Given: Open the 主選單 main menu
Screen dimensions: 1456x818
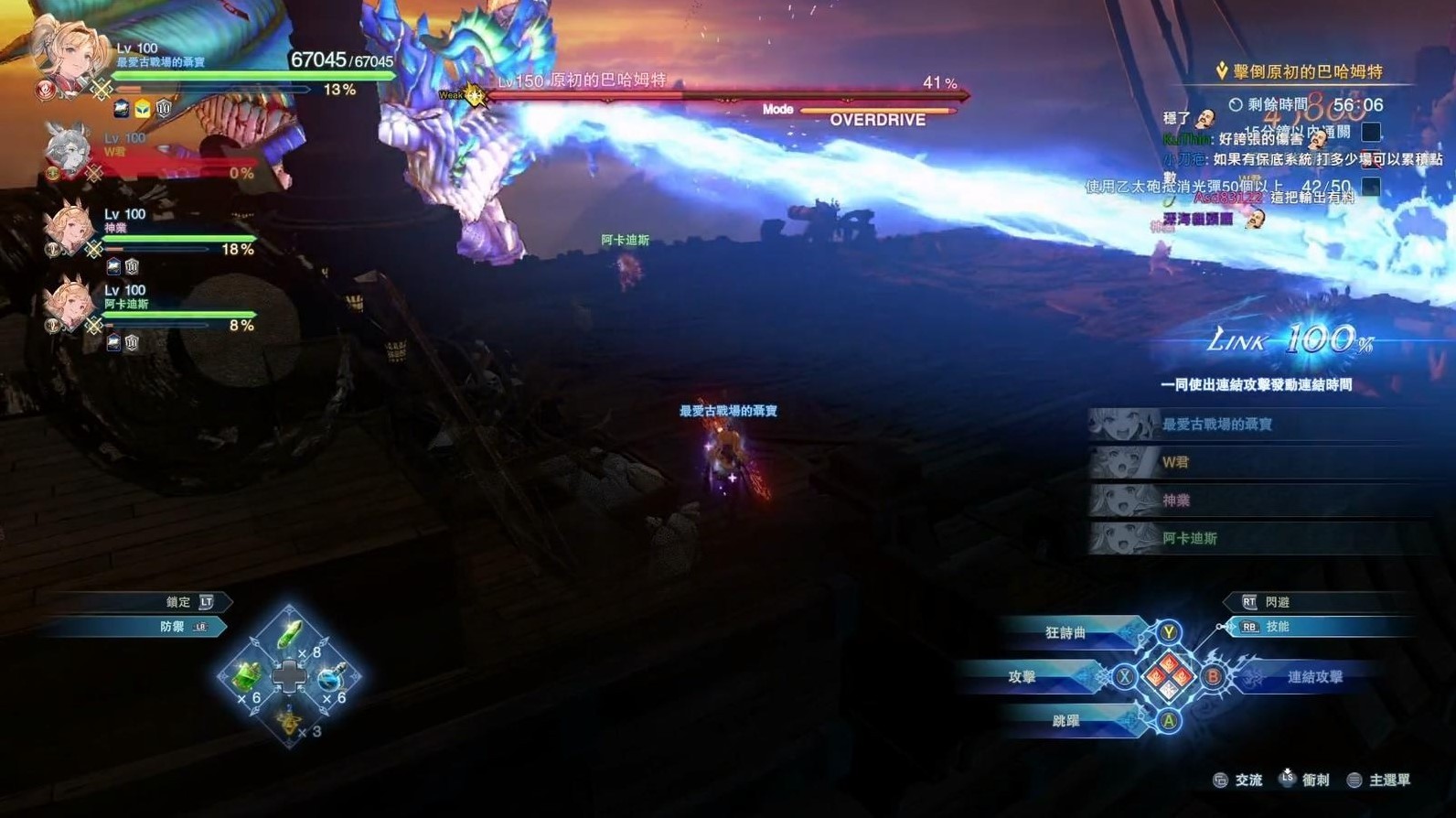Looking at the screenshot, I should (1388, 780).
